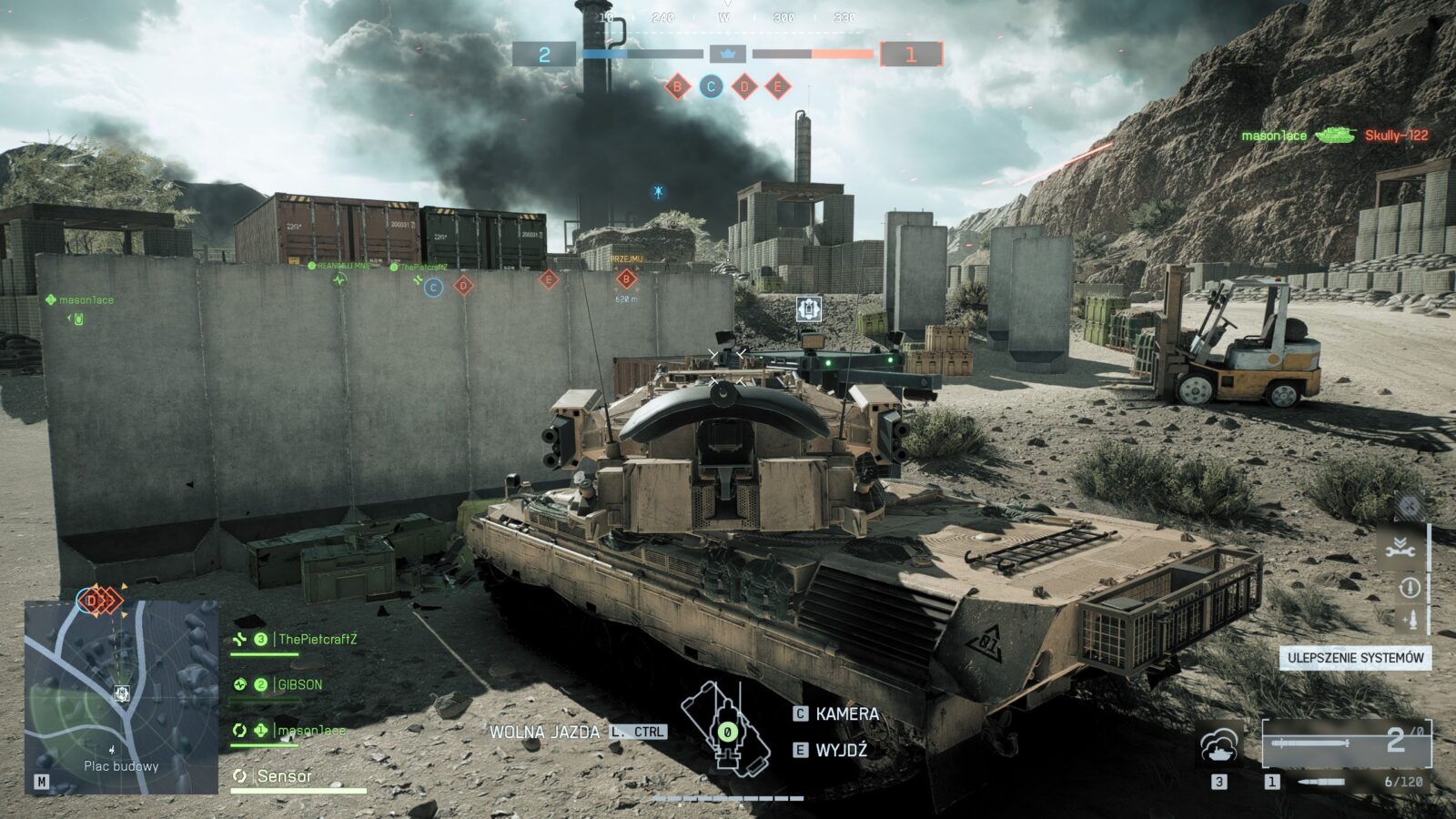
Task: Click the Ulepszenie systemów label
Action: (1355, 658)
